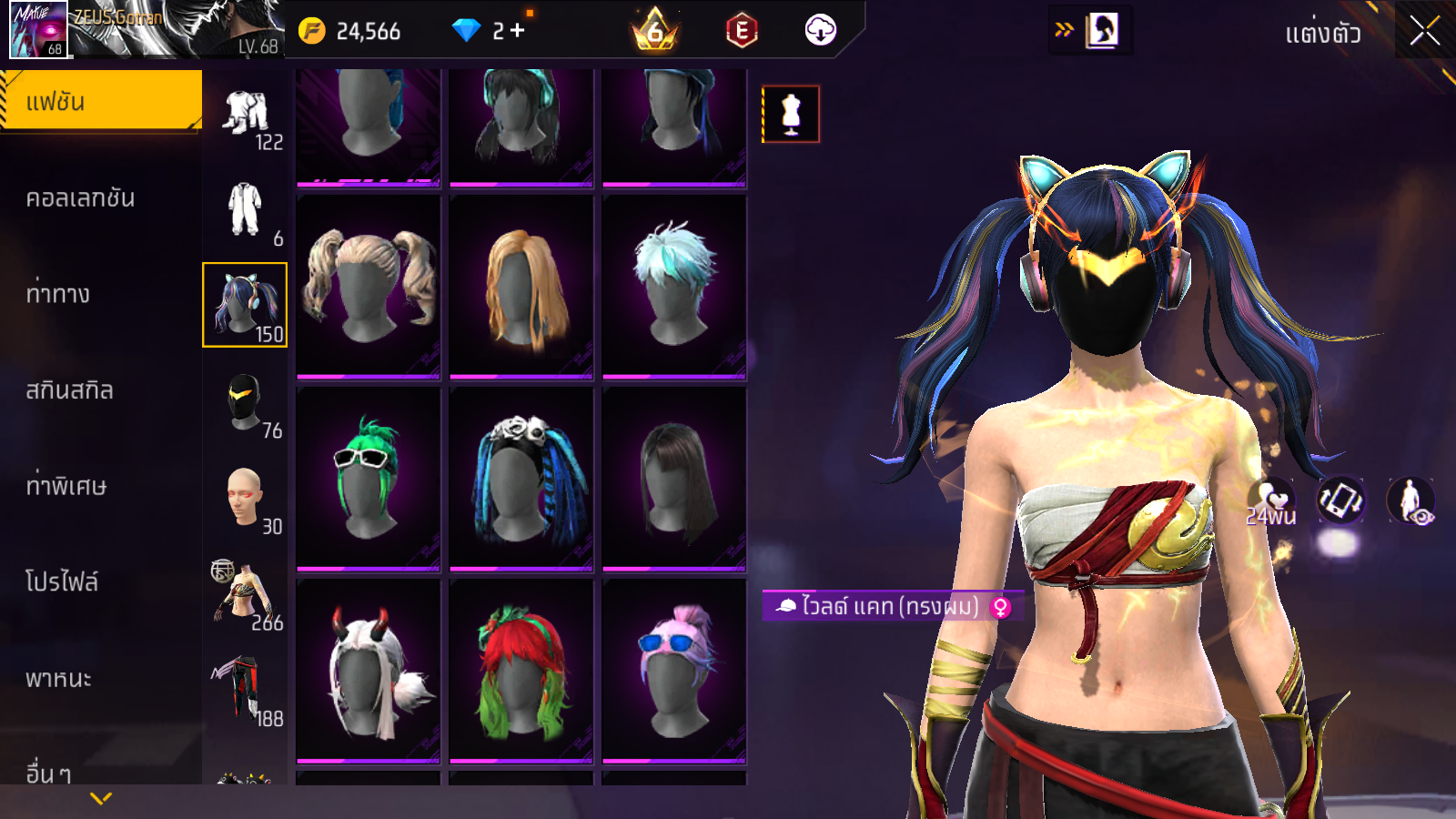This screenshot has height=819, width=1456.
Task: Open the outfit sets category showing 122
Action: (245, 116)
